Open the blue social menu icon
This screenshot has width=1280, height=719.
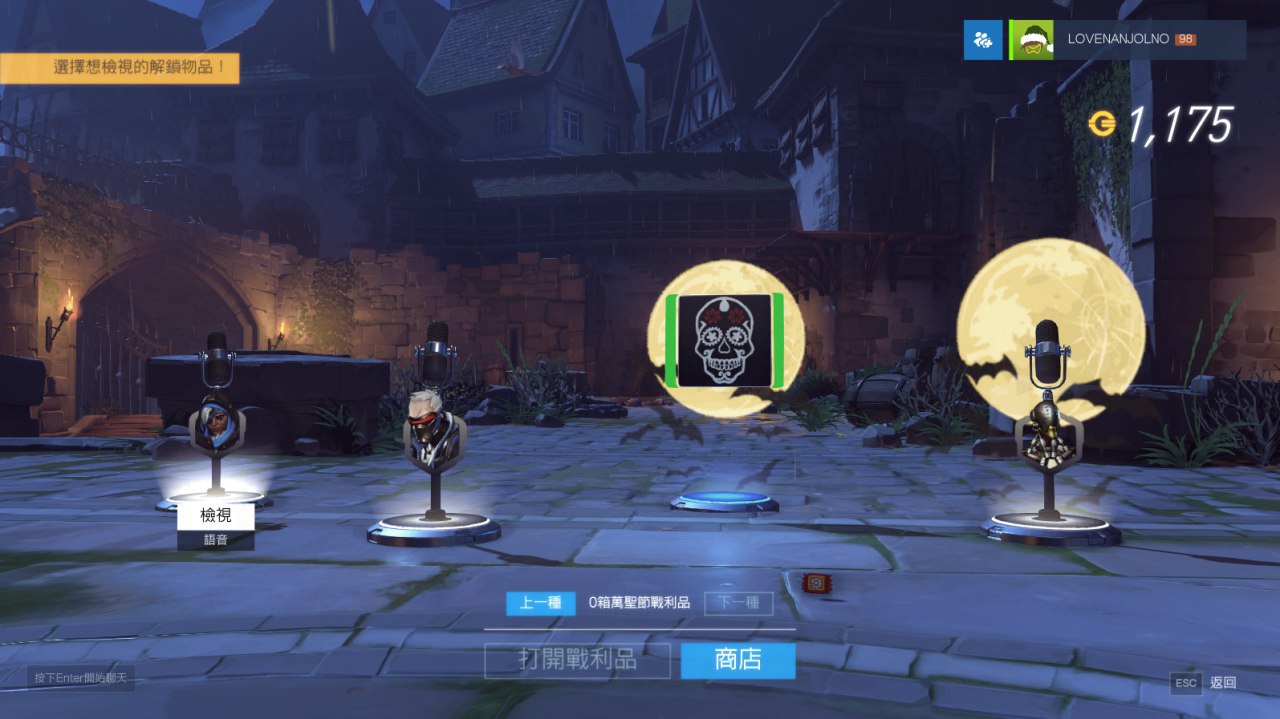pos(983,40)
